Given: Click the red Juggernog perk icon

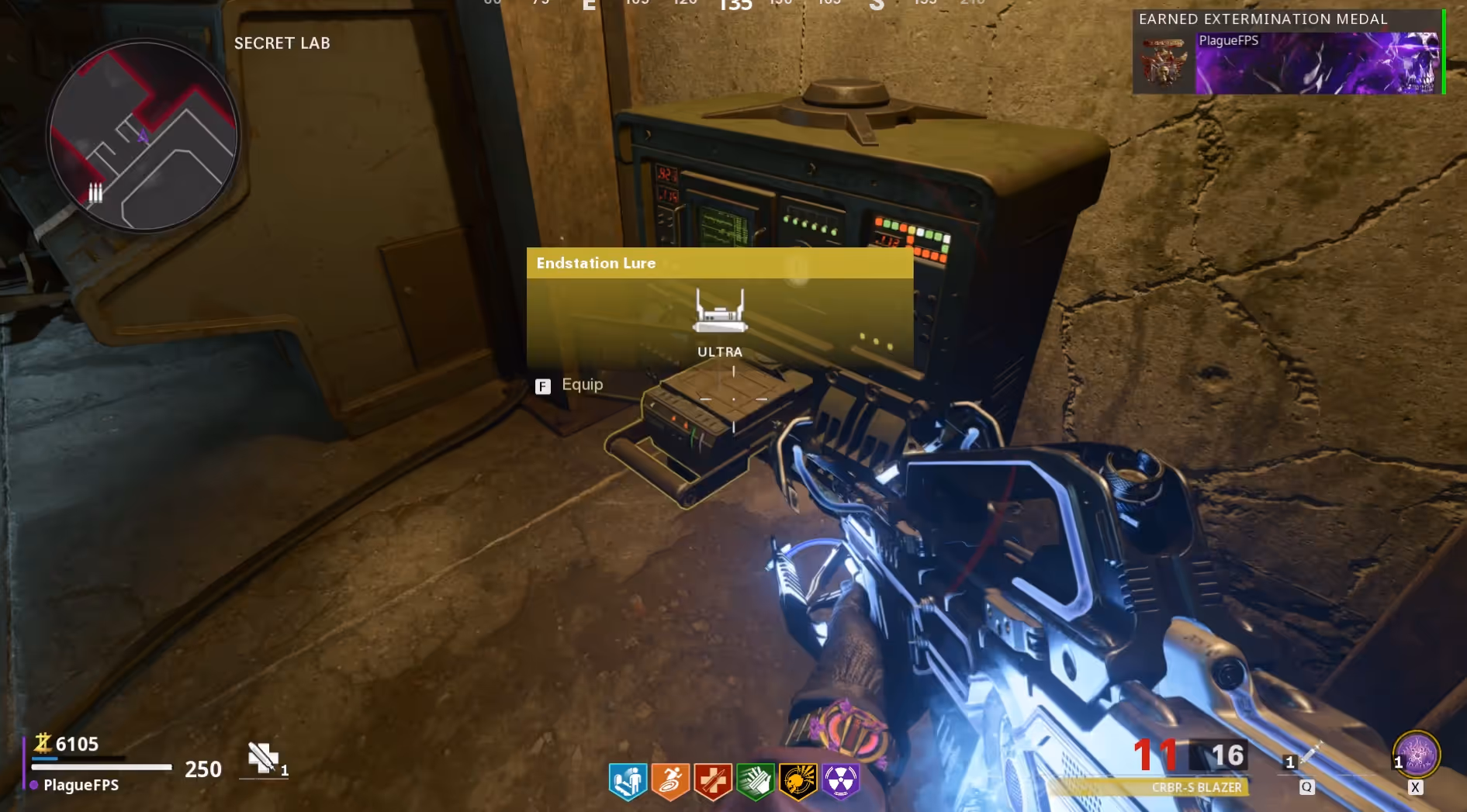Looking at the screenshot, I should pyautogui.click(x=713, y=781).
